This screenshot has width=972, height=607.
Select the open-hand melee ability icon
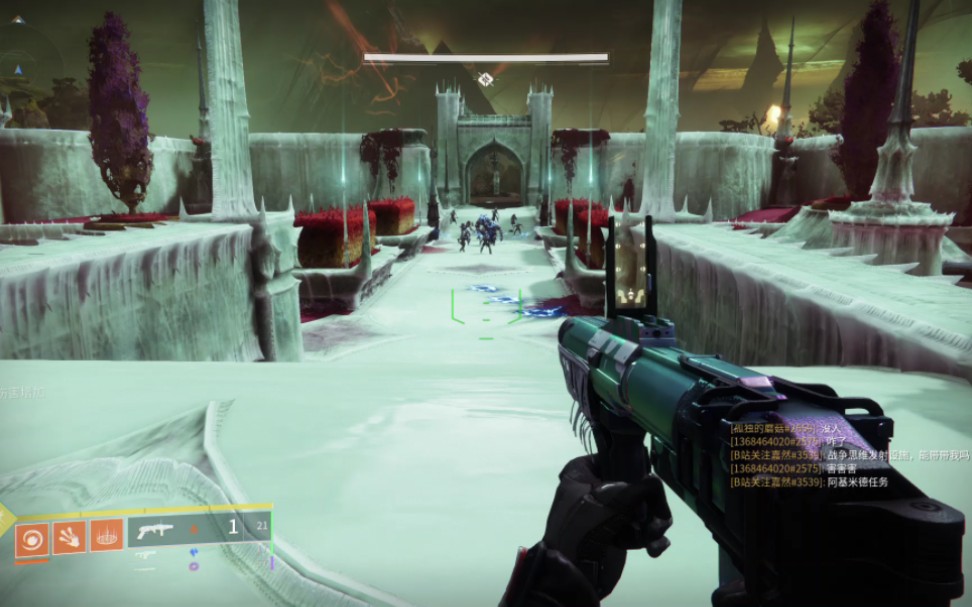click(x=69, y=537)
